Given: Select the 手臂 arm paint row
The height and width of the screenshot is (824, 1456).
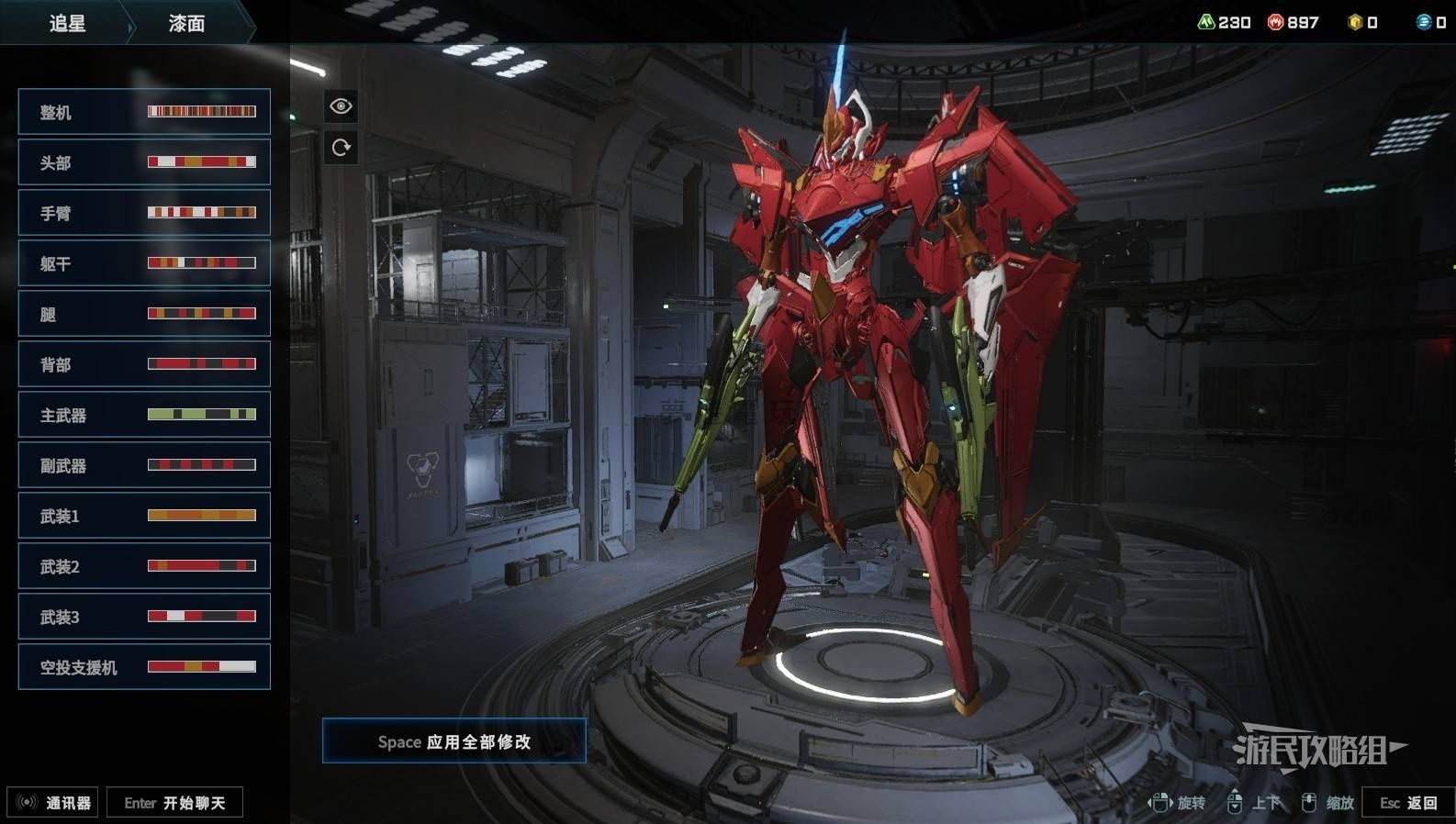Looking at the screenshot, I should [144, 213].
